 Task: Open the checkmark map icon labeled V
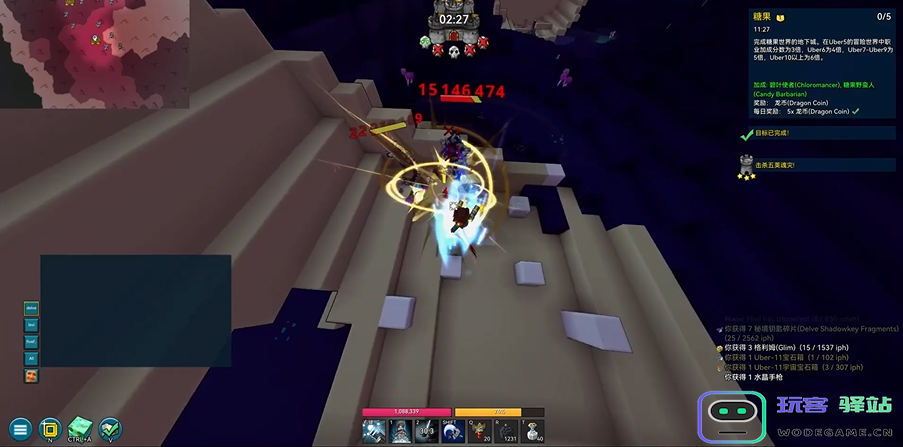[110, 429]
